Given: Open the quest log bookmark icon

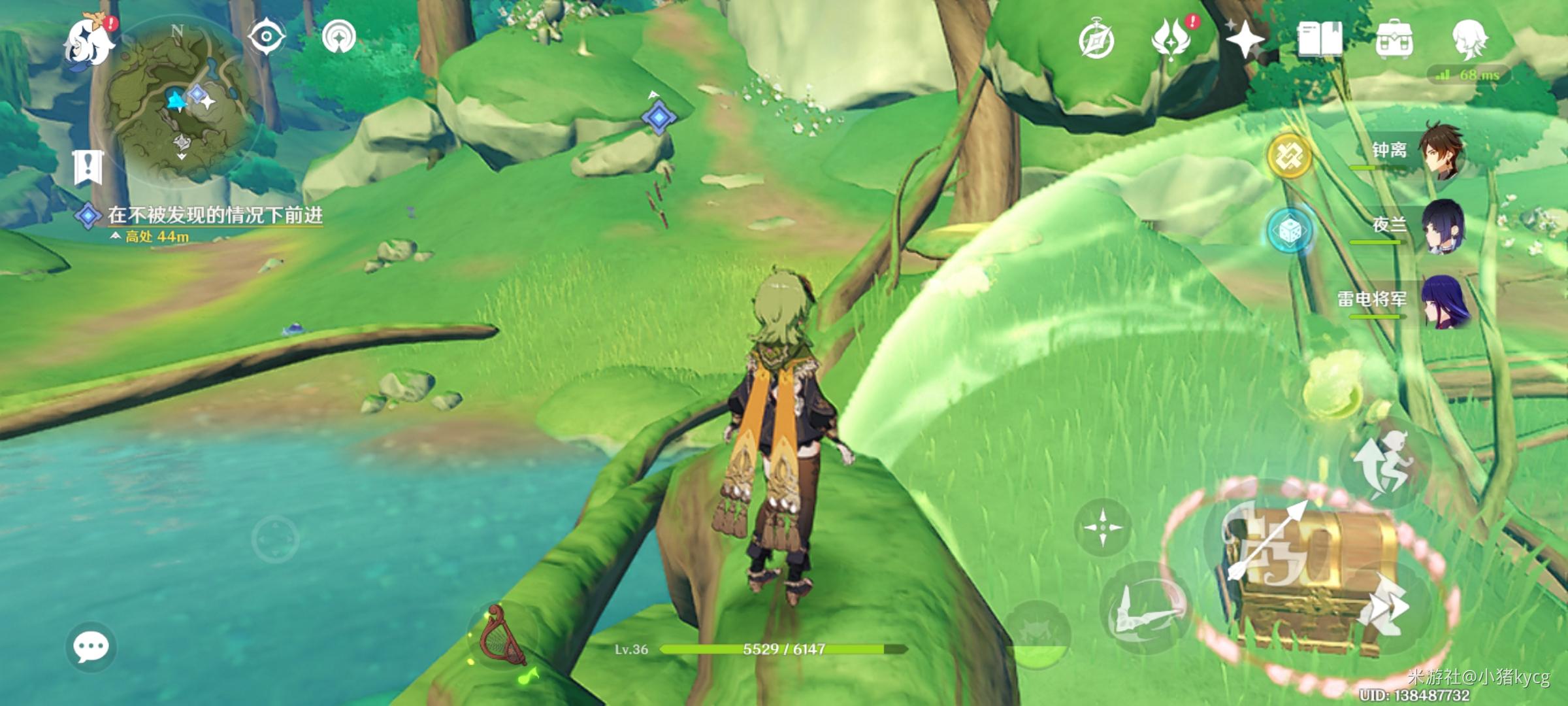Looking at the screenshot, I should [x=88, y=167].
